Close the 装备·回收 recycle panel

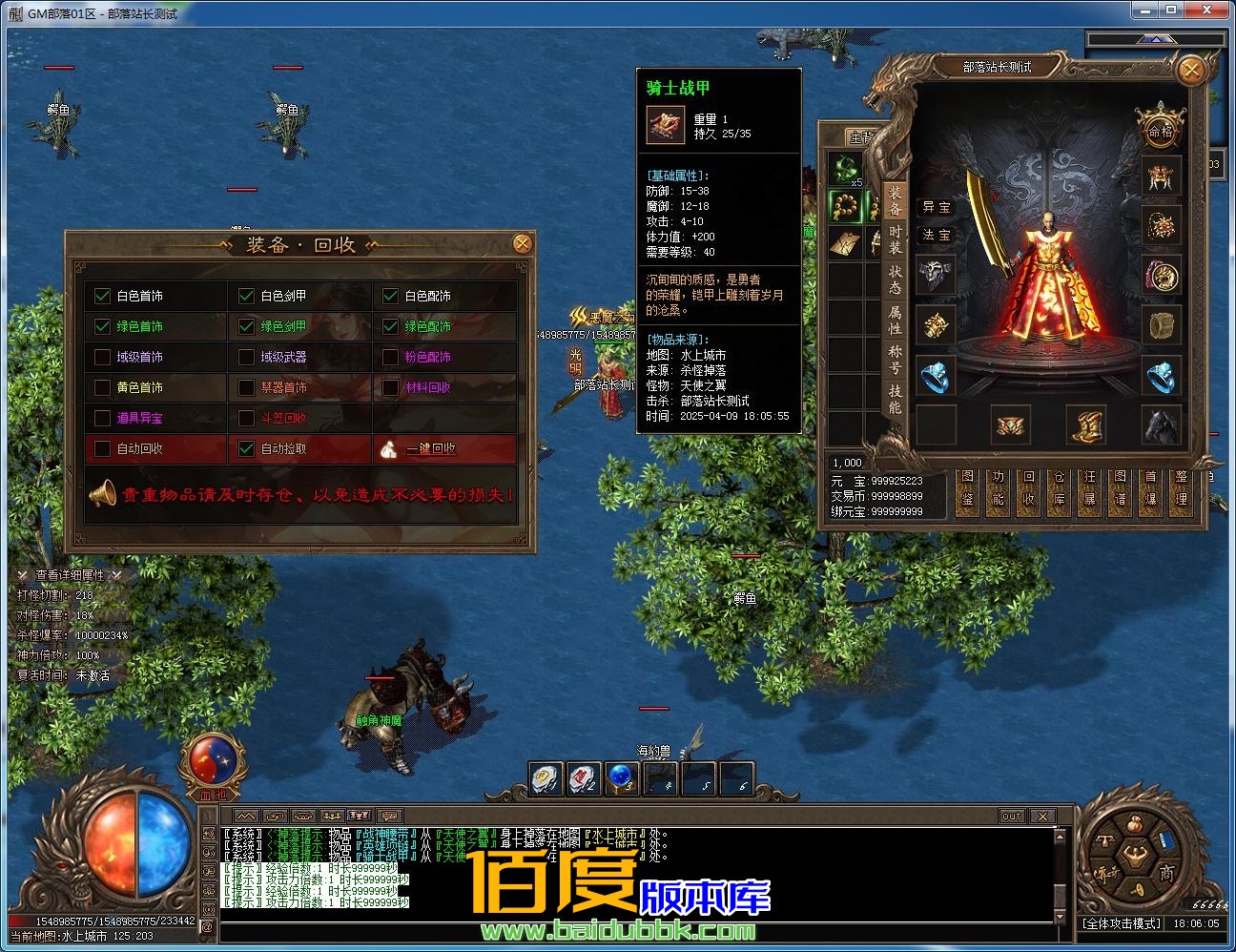pos(522,243)
